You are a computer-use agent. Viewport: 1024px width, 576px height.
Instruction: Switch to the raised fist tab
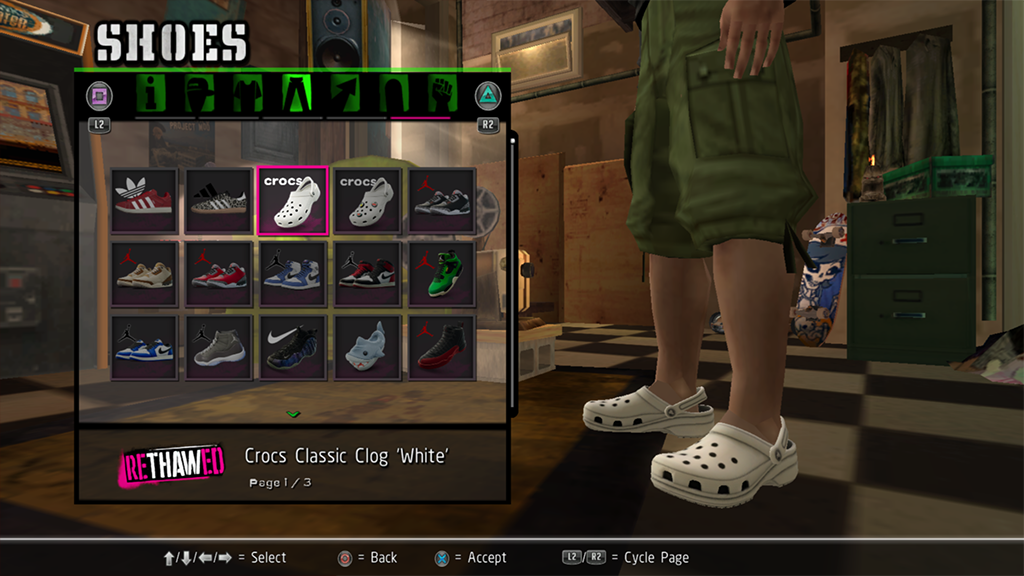(x=441, y=94)
